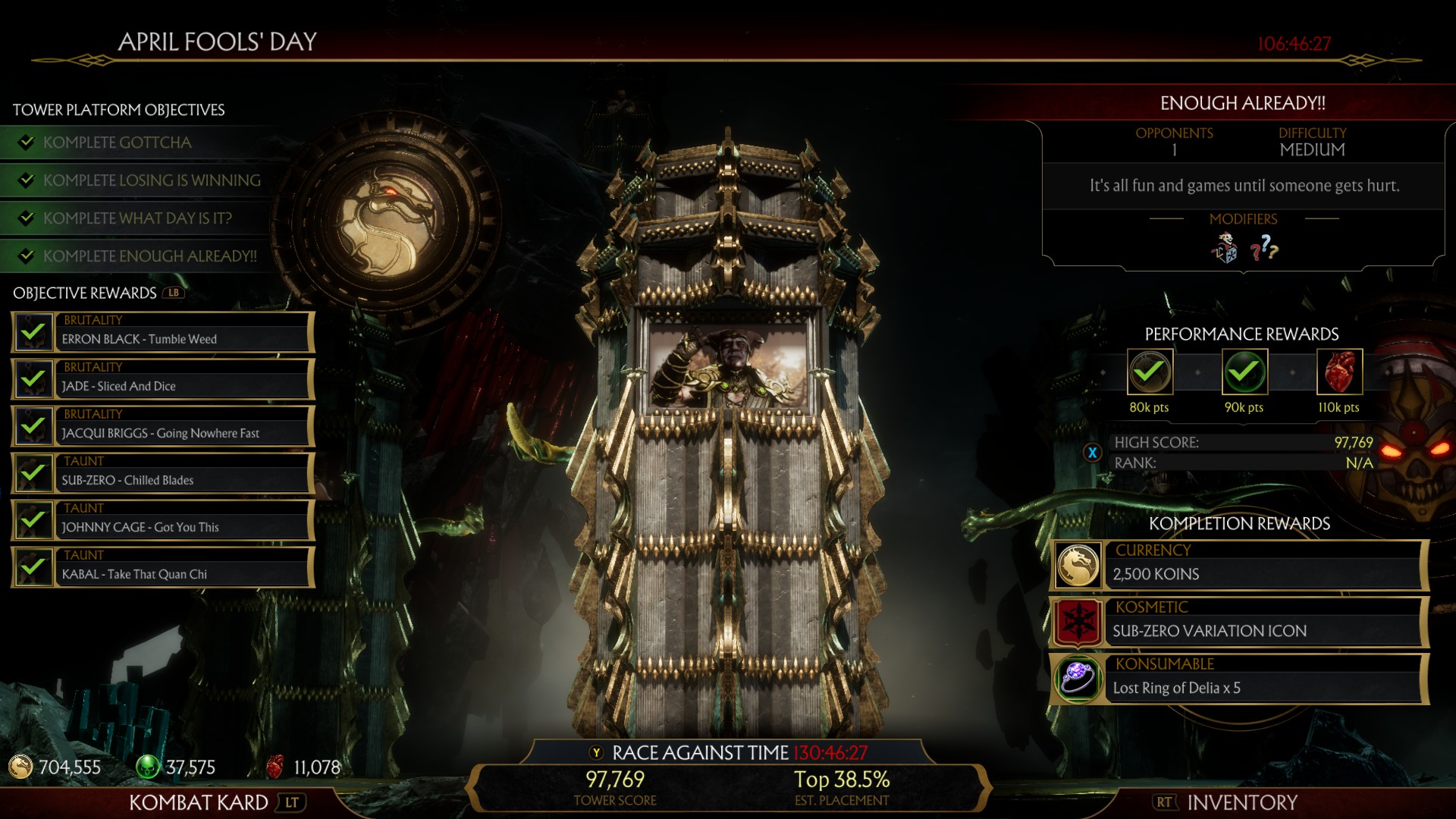Screen dimensions: 1456x819
Task: Select the Sub-Zero Variation Icon reward
Action: point(1239,623)
